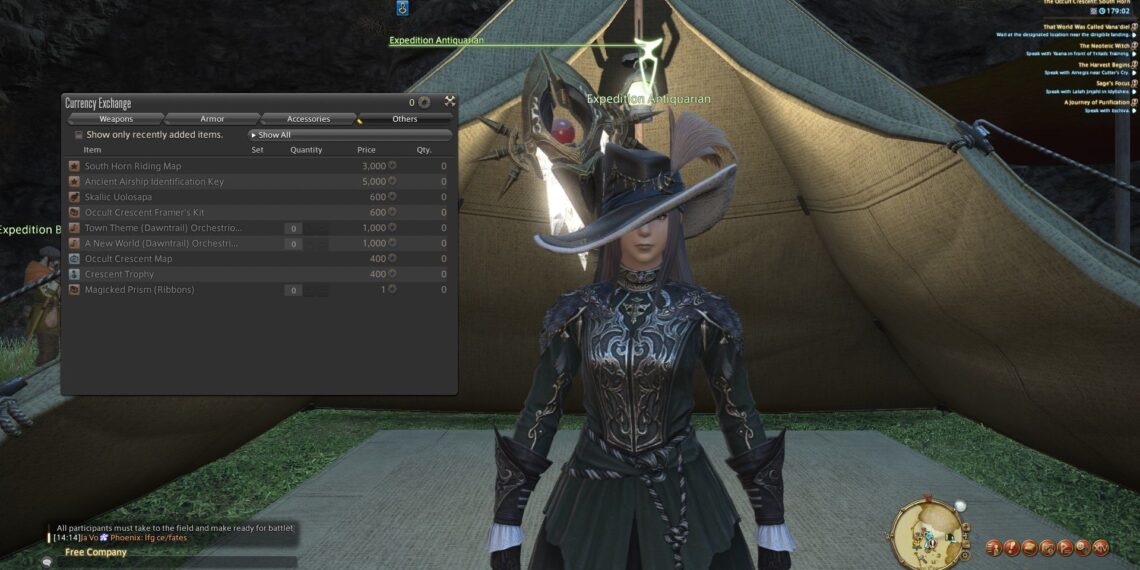The height and width of the screenshot is (570, 1140).
Task: Open the XIV system menu button
Action: (x=1101, y=547)
